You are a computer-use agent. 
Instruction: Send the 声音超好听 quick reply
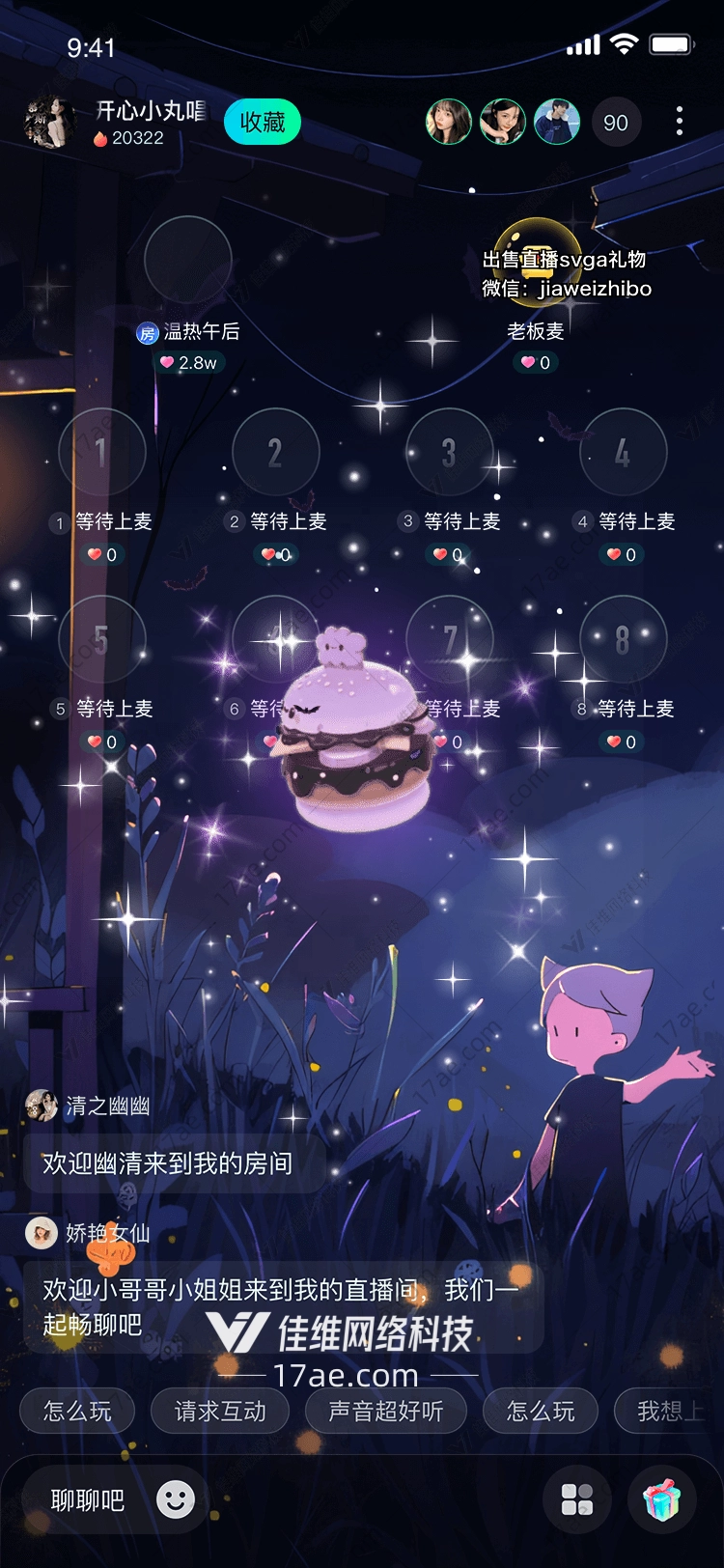tap(386, 1412)
